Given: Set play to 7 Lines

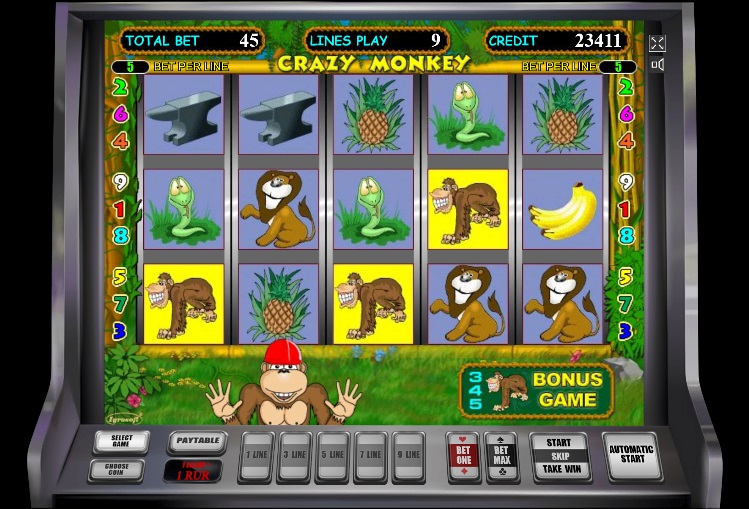Looking at the screenshot, I should 370,455.
